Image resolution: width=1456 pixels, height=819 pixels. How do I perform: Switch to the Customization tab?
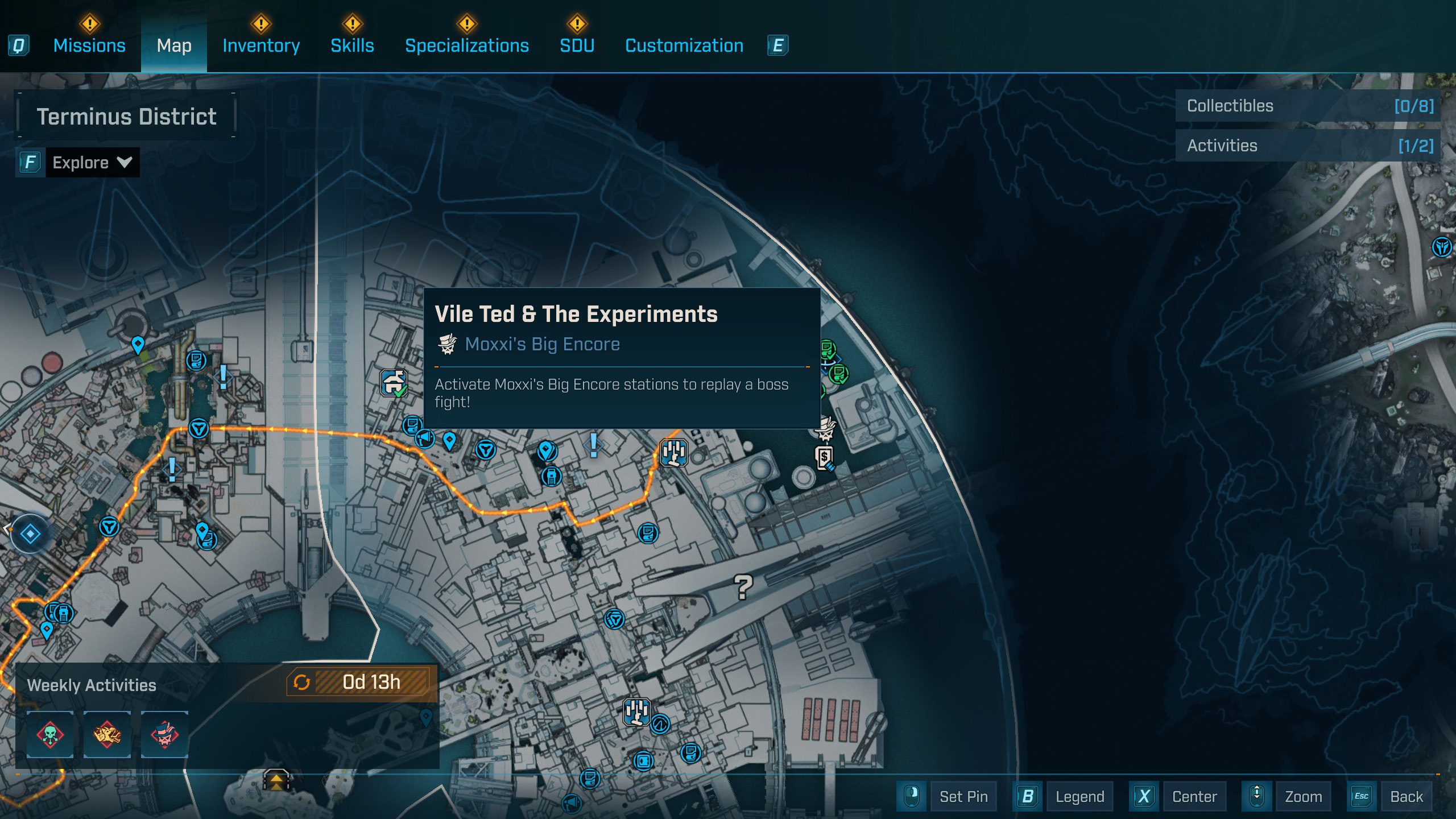[x=684, y=45]
